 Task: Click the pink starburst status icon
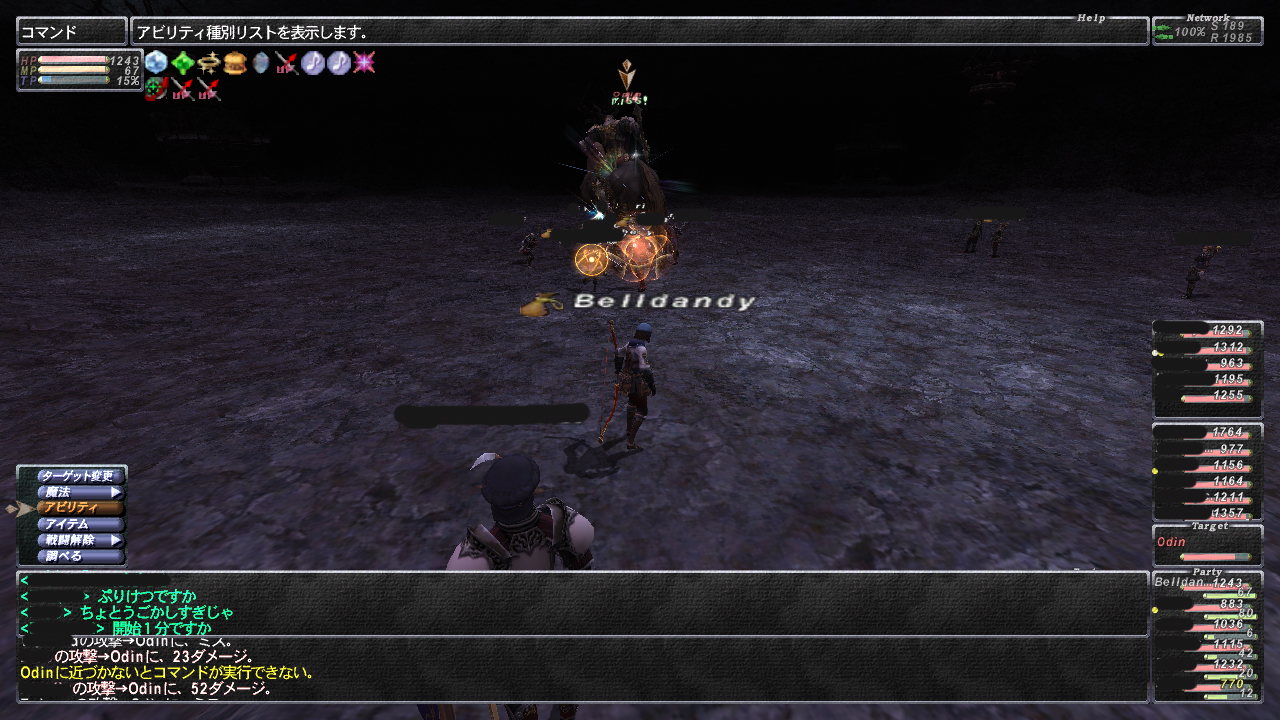tap(364, 63)
